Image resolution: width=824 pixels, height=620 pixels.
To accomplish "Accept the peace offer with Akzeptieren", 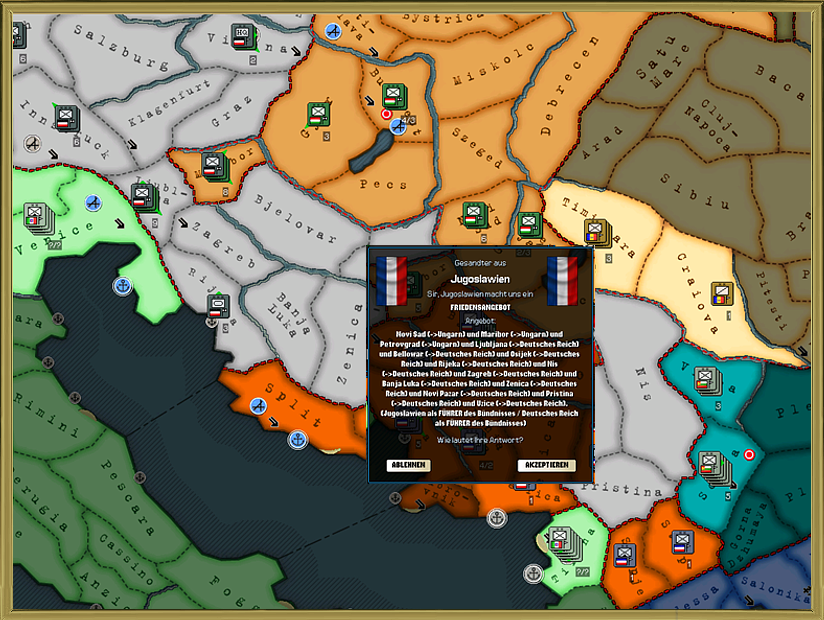I will point(547,465).
